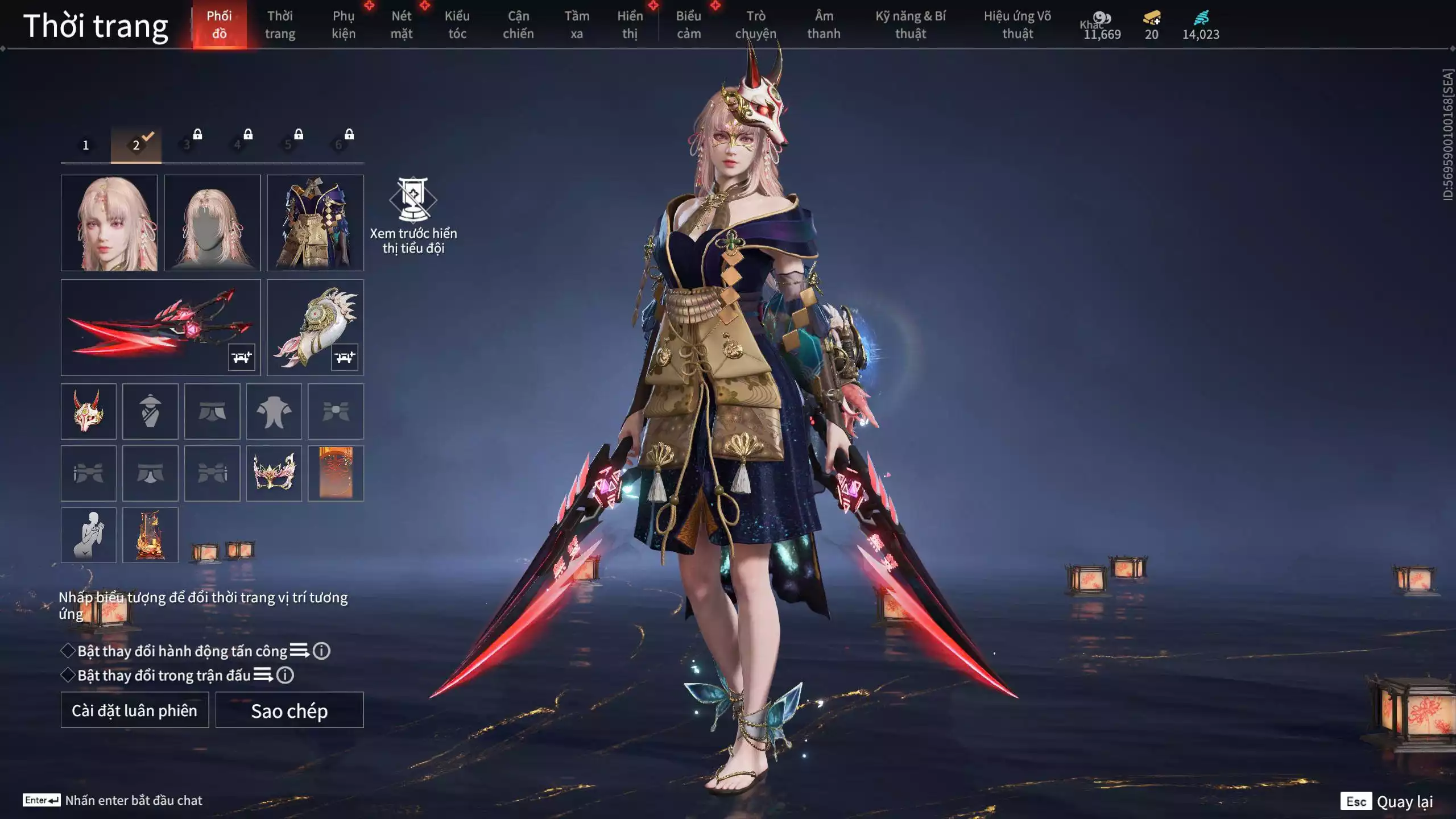Select the blue and gold outfit slot
The width and height of the screenshot is (1456, 819).
[315, 223]
